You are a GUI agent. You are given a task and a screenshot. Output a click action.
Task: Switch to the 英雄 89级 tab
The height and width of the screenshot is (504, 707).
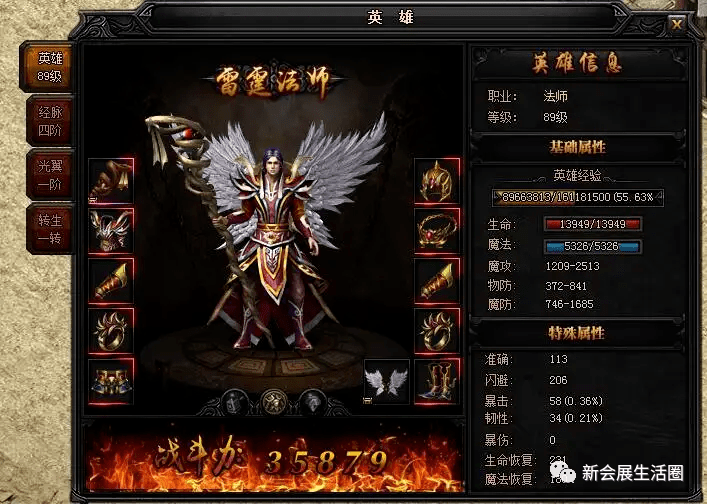50,66
